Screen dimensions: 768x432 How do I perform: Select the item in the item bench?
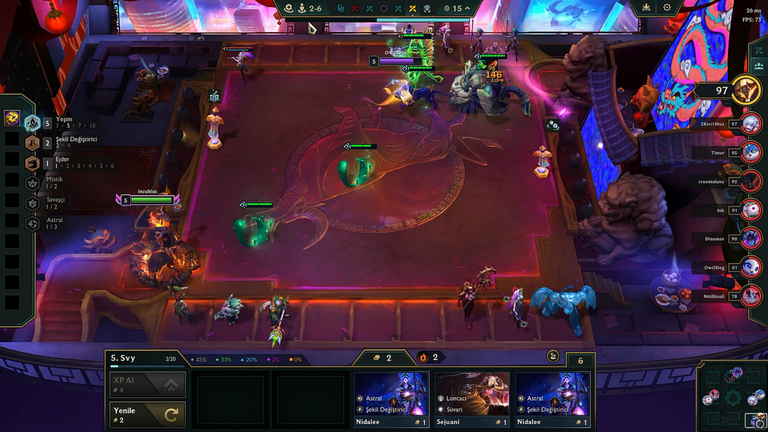pyautogui.click(x=12, y=118)
